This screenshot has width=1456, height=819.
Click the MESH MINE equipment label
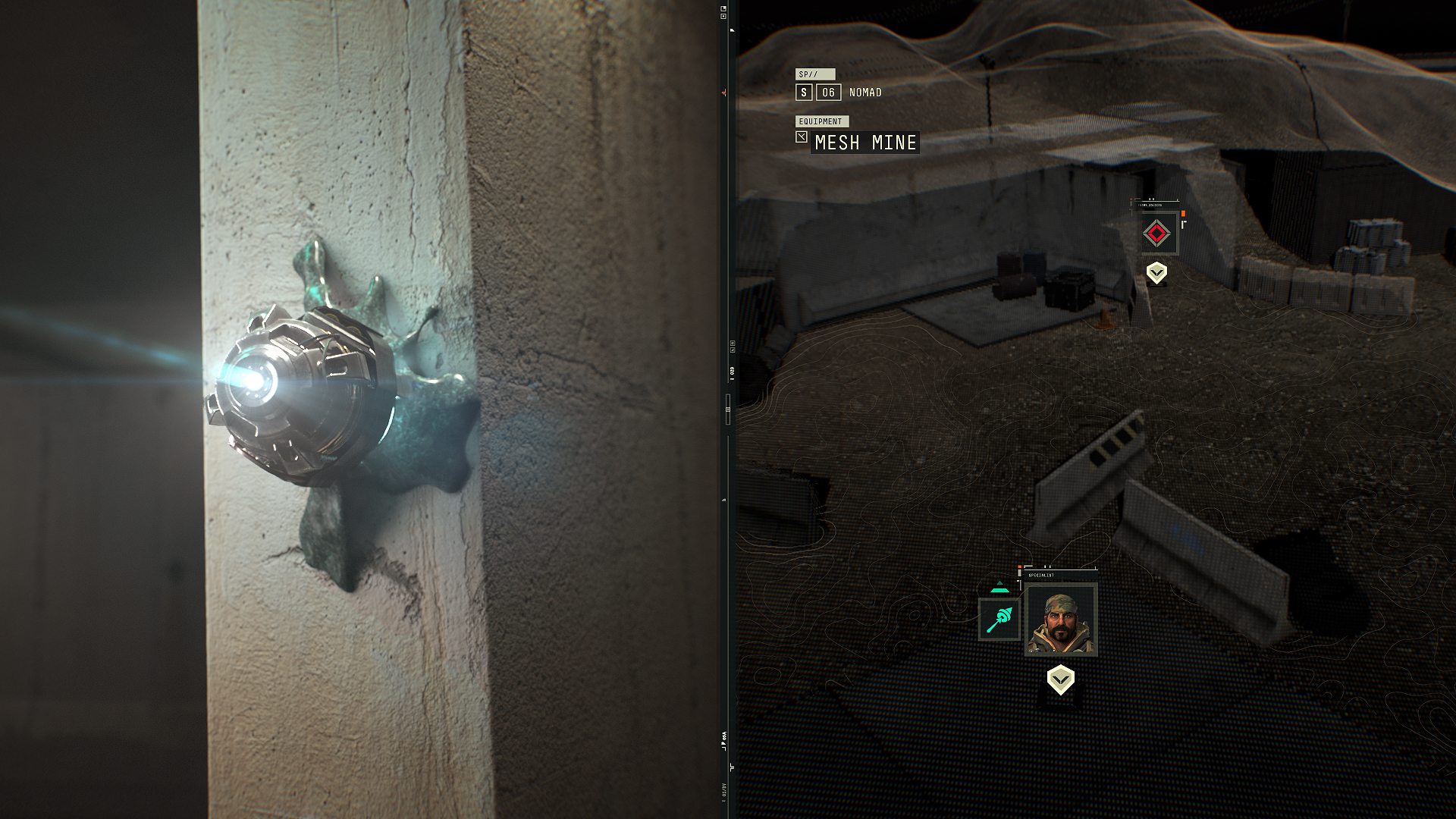(x=865, y=143)
